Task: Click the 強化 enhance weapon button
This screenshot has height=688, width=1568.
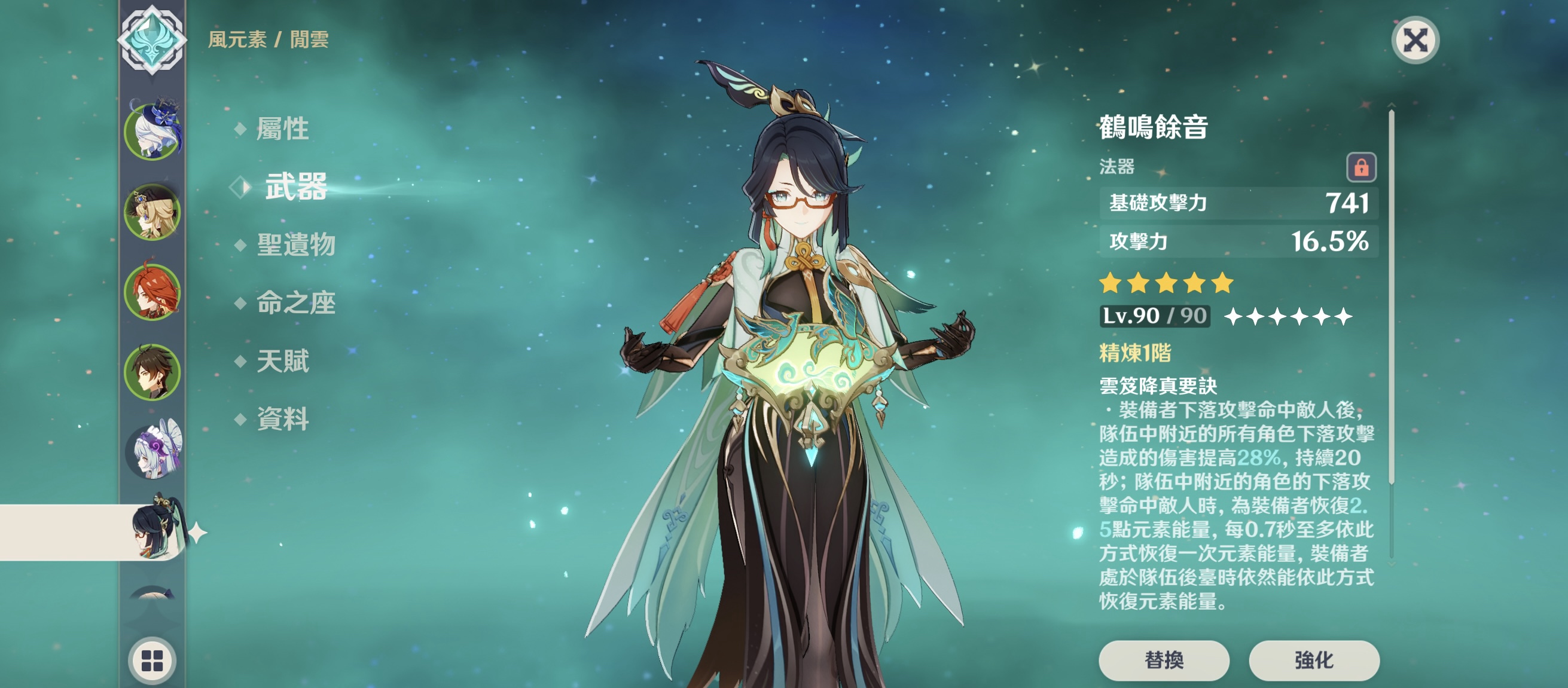Action: [x=1314, y=660]
